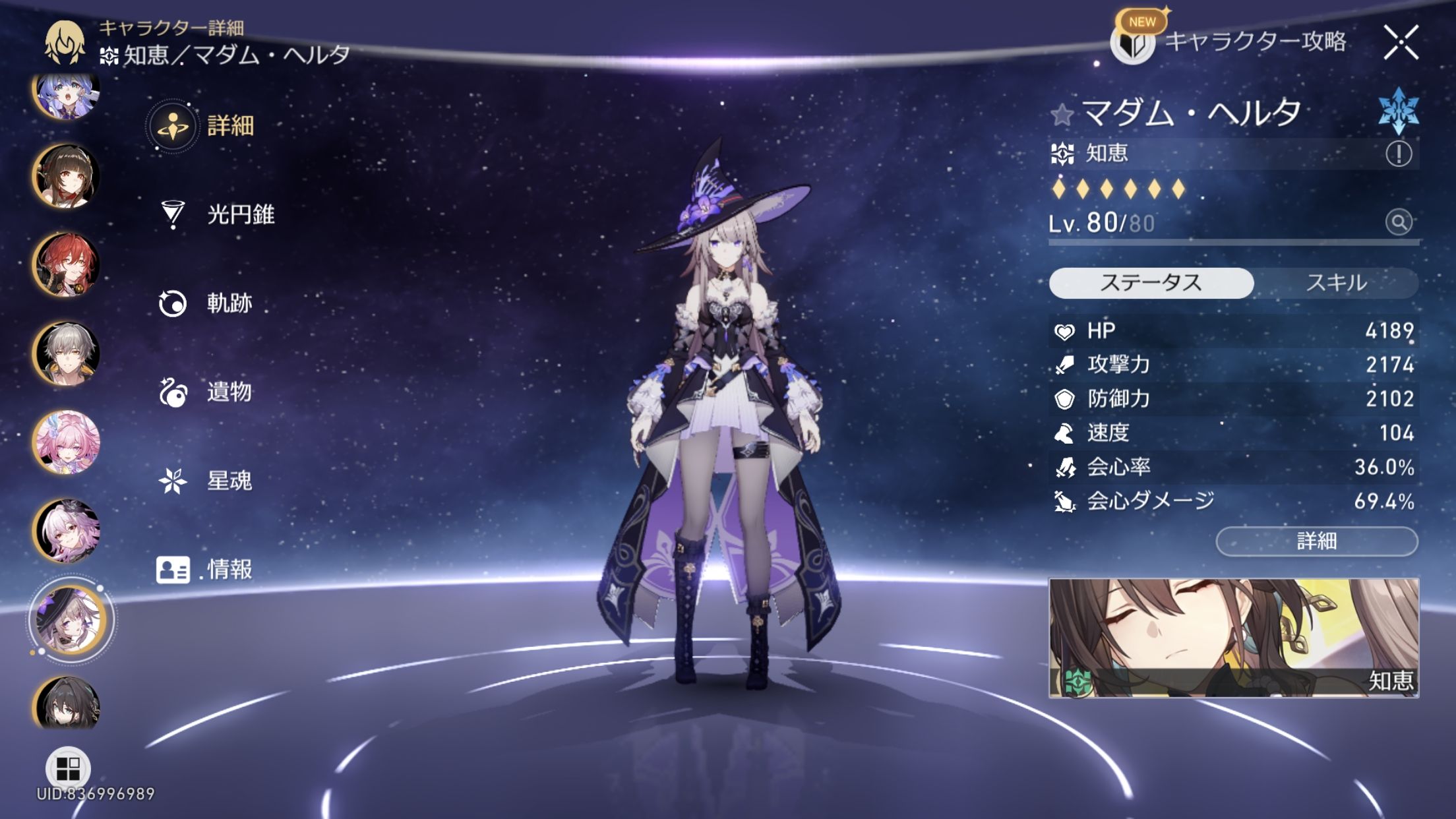Open the 遺物 relics menu
This screenshot has height=819, width=1456.
(206, 392)
